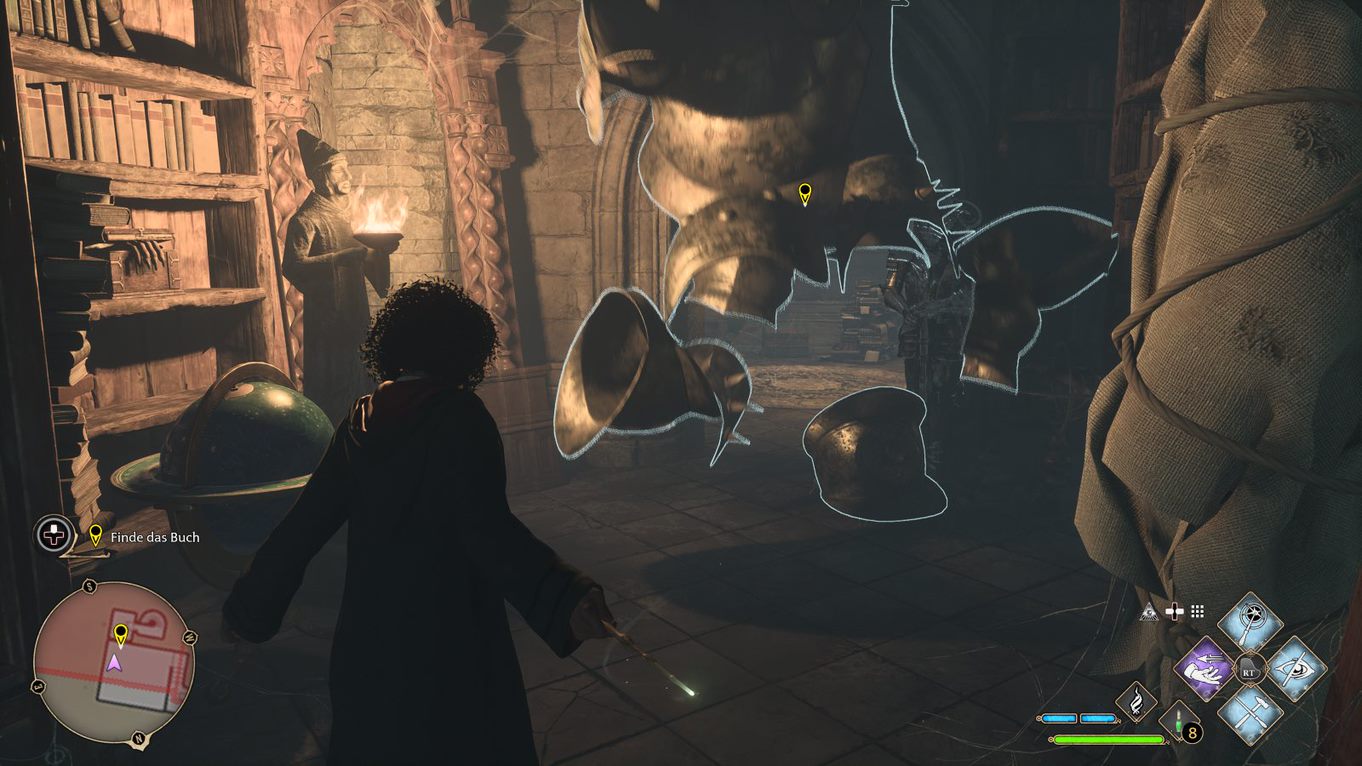Click the Wiggenweld potion vial icon

pyautogui.click(x=1178, y=721)
